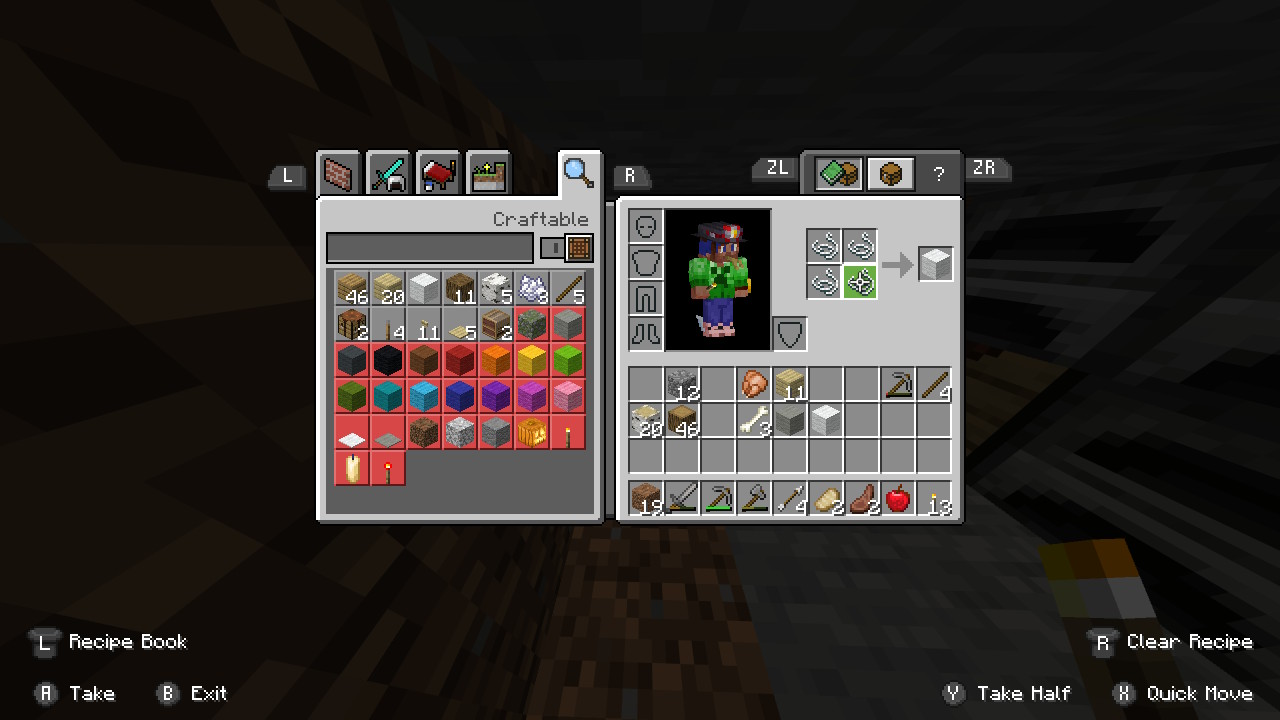Open the question mark help tab
The width and height of the screenshot is (1280, 720).
[x=939, y=175]
